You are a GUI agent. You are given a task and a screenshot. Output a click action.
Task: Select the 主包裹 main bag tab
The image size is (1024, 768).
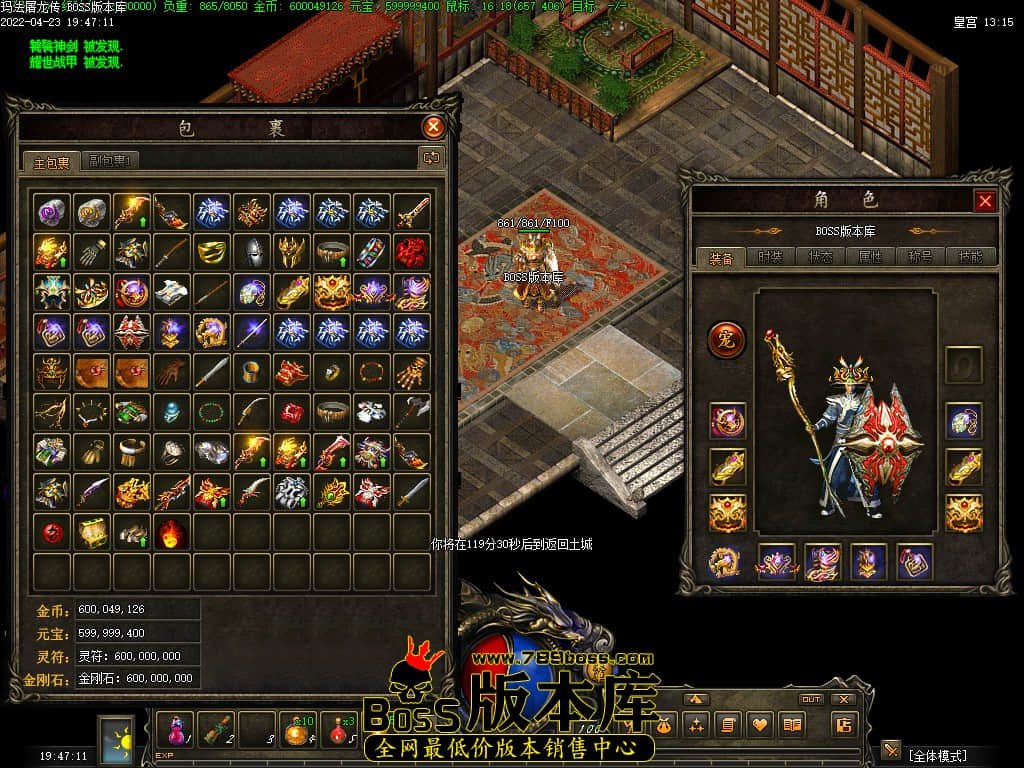point(51,161)
